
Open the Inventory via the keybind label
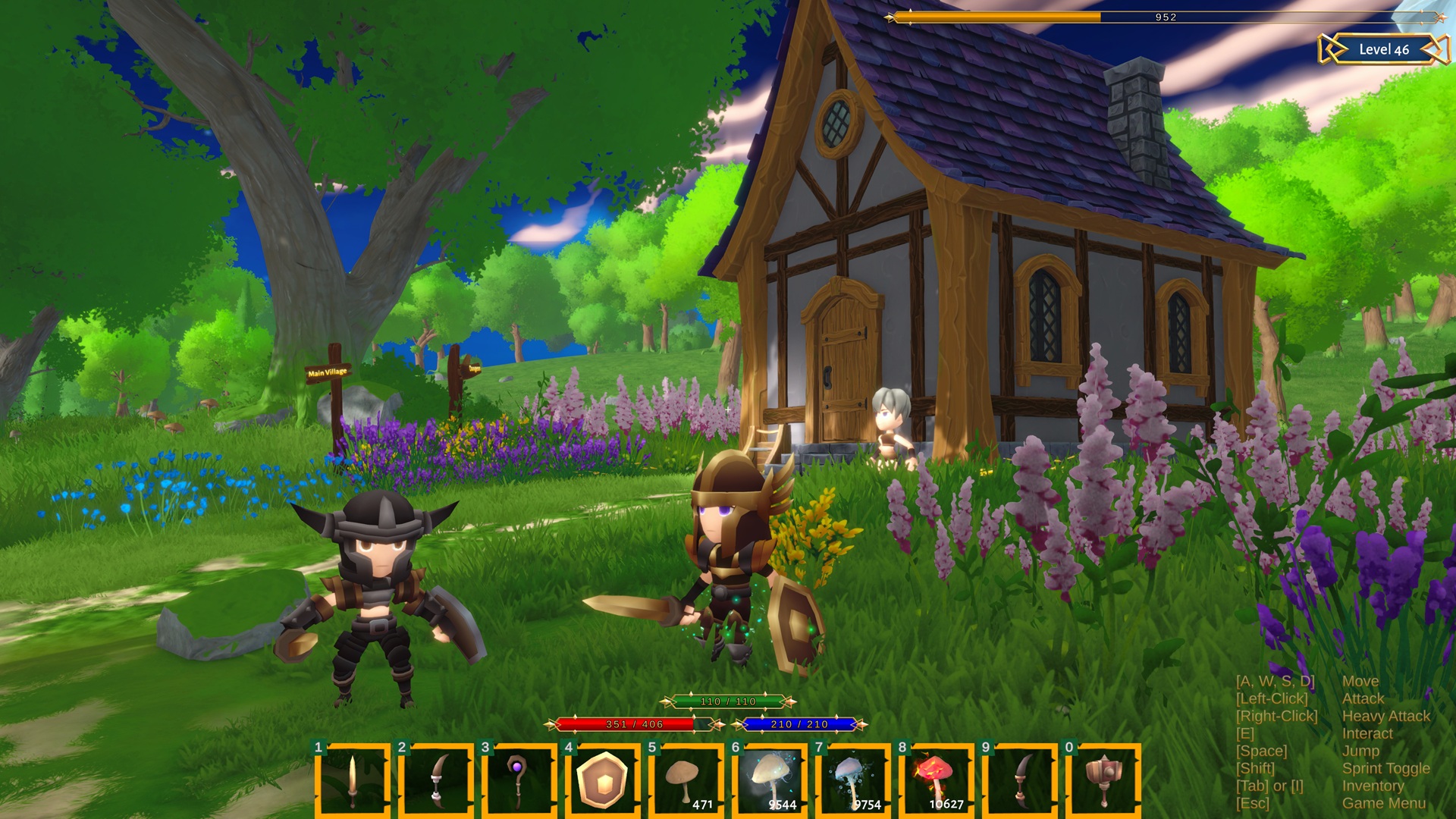[1373, 786]
